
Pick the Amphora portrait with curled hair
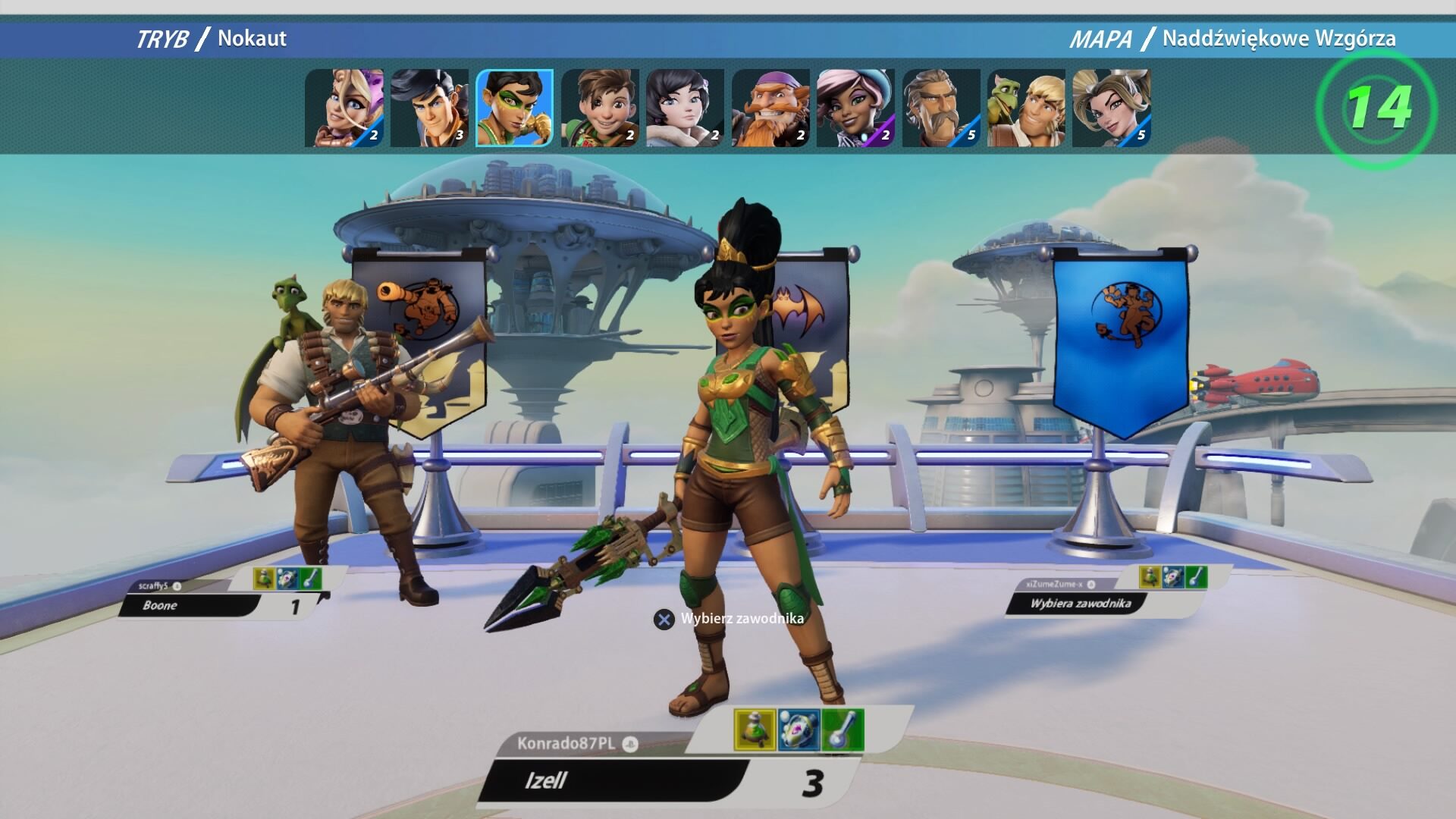1112,108
